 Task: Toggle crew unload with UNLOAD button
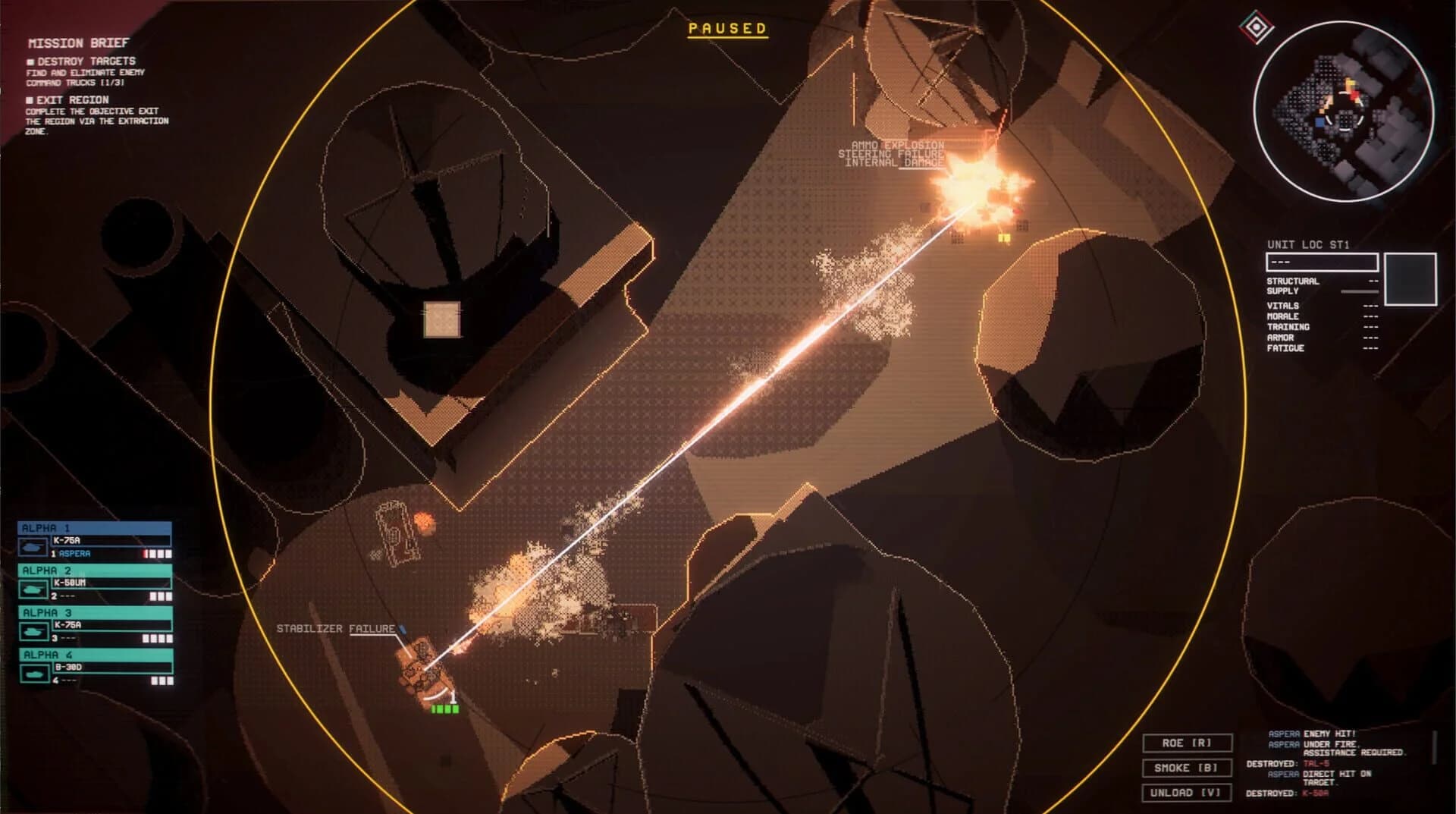pos(1188,793)
